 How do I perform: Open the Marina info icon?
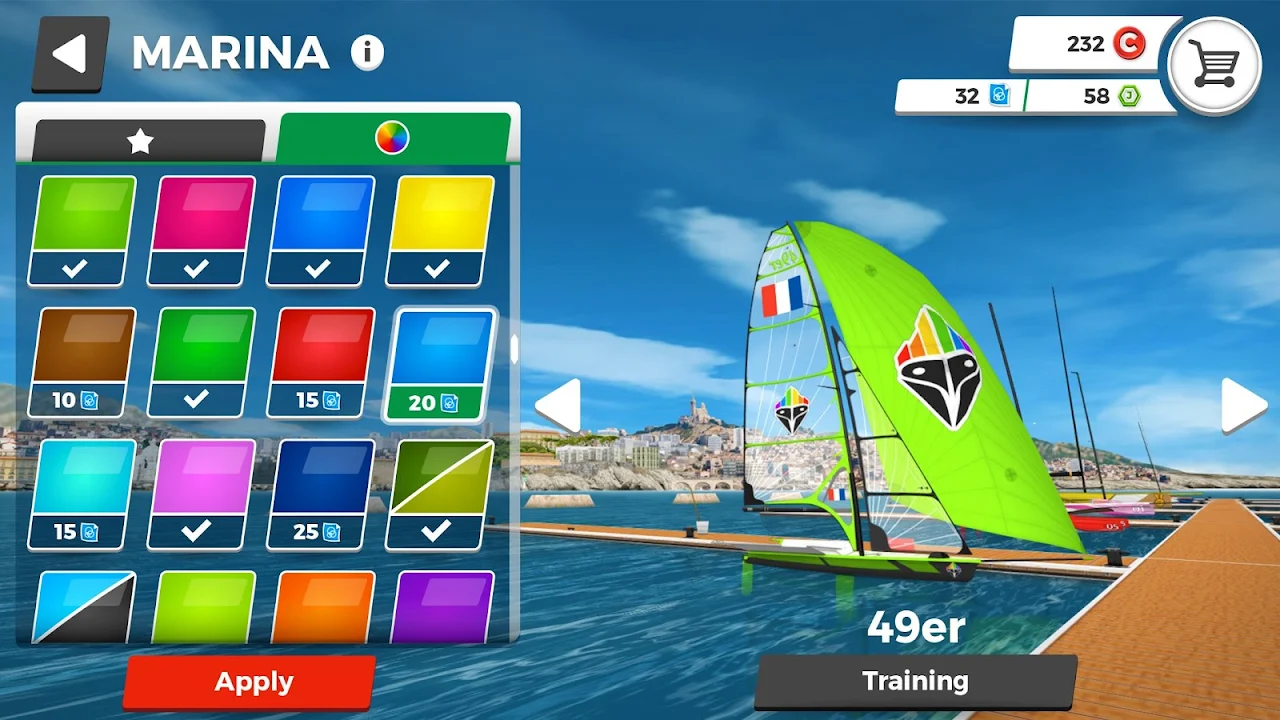[x=367, y=53]
